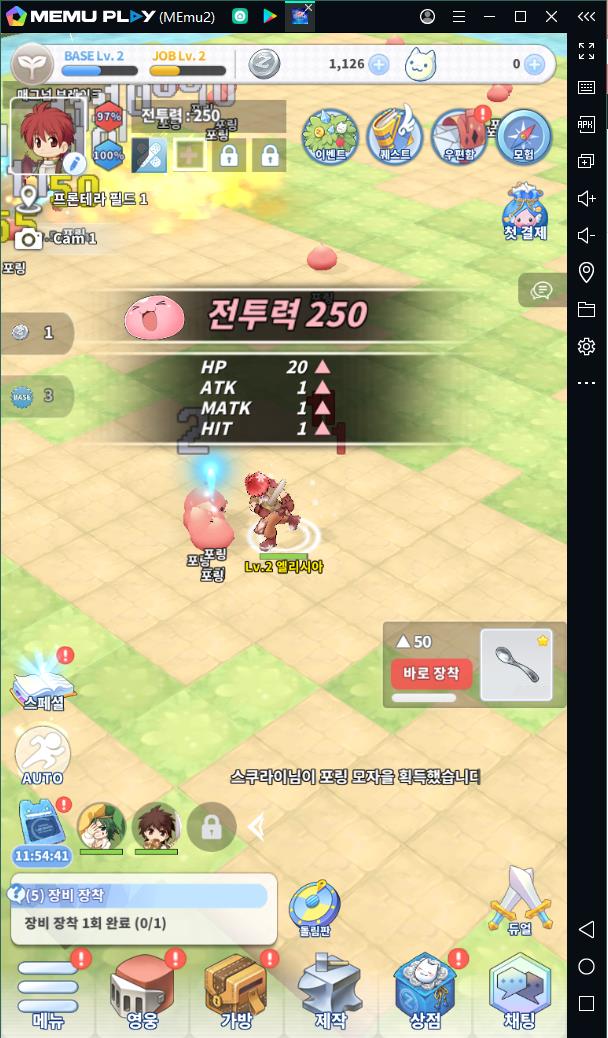Open the 가방 bag inventory

tap(235, 990)
